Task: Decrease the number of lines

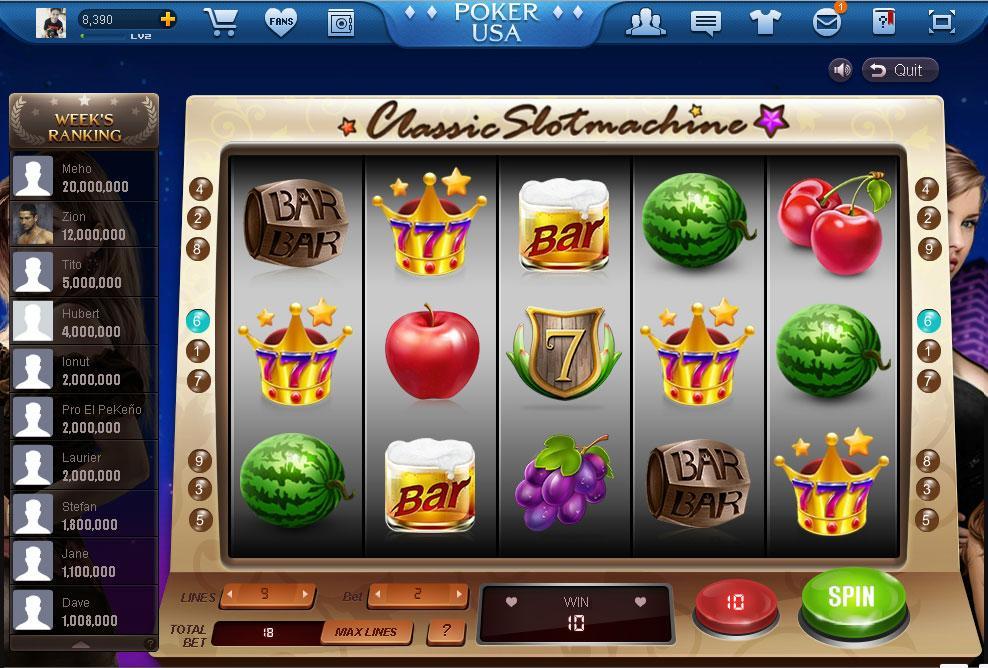Action: pyautogui.click(x=229, y=595)
